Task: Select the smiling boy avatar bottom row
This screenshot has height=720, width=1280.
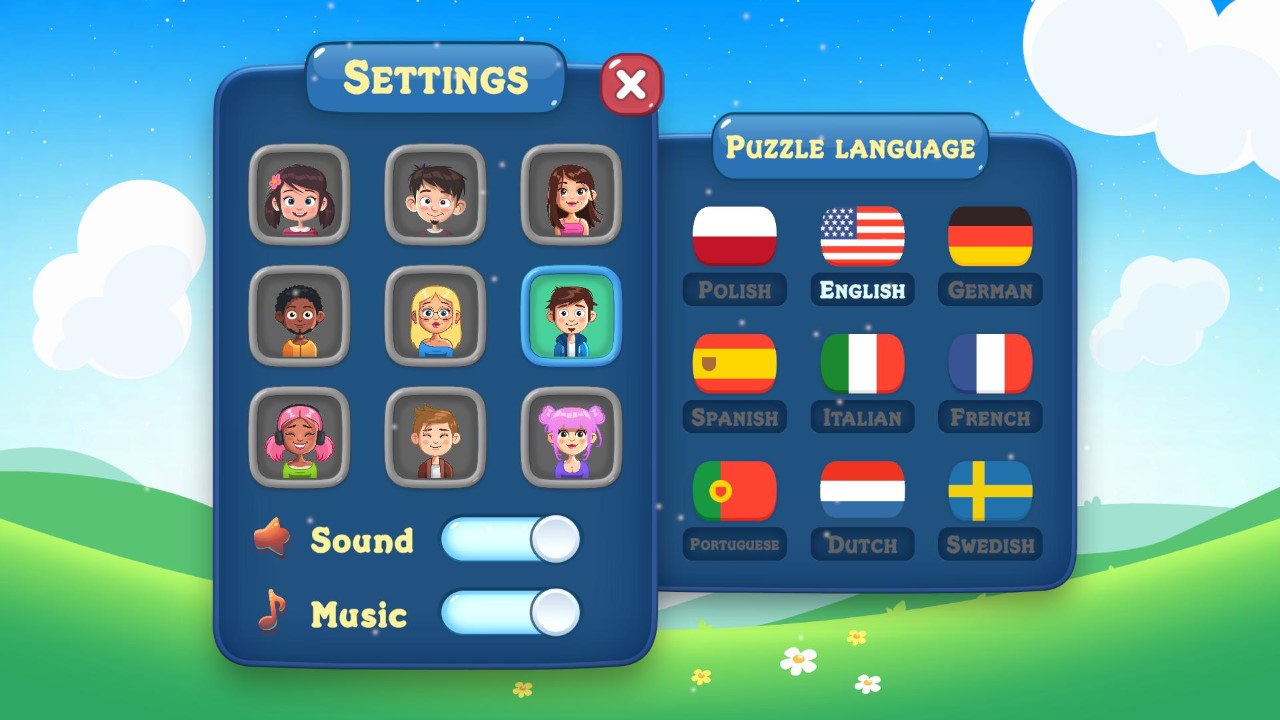Action: click(x=436, y=438)
